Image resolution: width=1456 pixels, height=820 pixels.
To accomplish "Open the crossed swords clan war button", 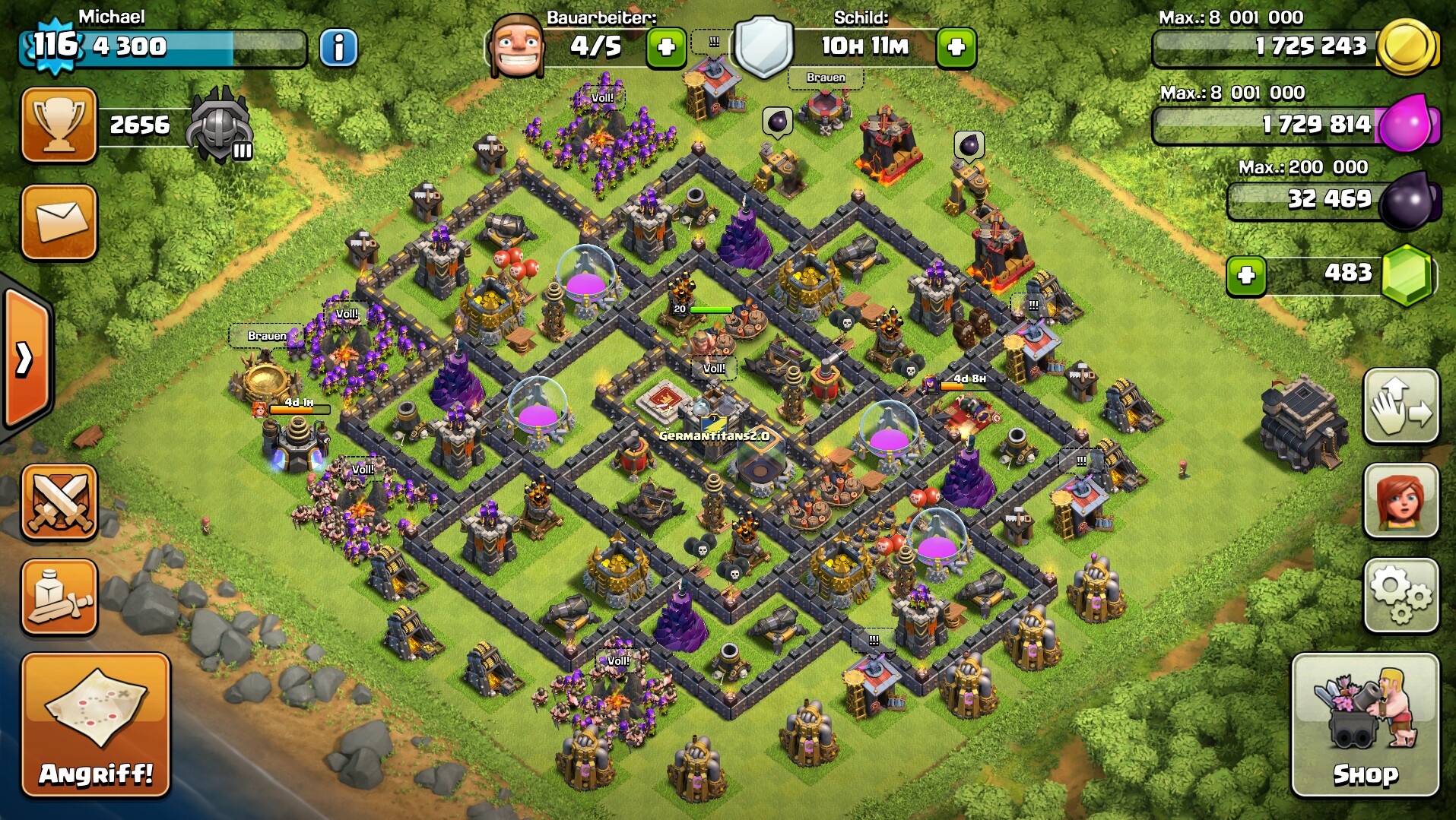I will tap(59, 502).
